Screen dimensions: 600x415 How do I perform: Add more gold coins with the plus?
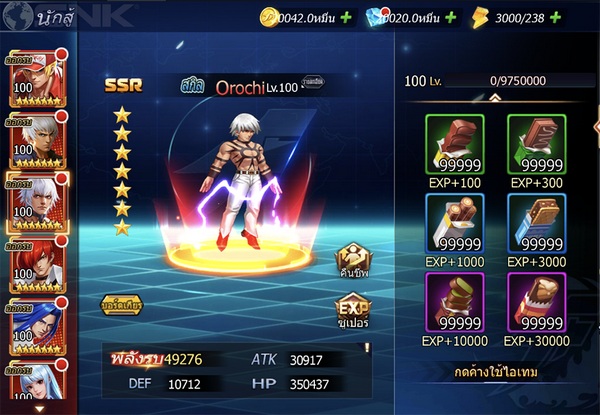[x=345, y=17]
